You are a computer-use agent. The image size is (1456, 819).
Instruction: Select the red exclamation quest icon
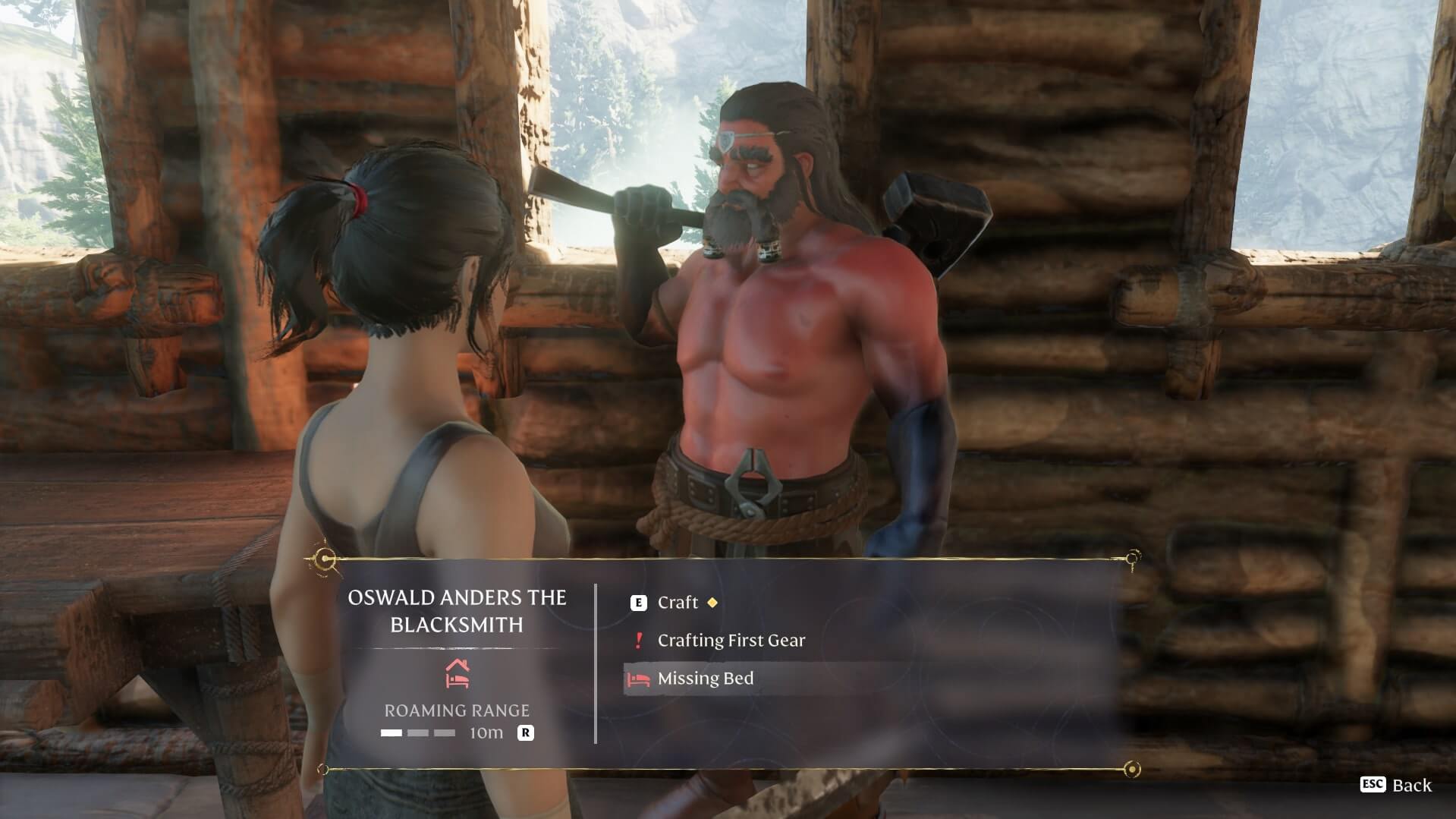[637, 640]
